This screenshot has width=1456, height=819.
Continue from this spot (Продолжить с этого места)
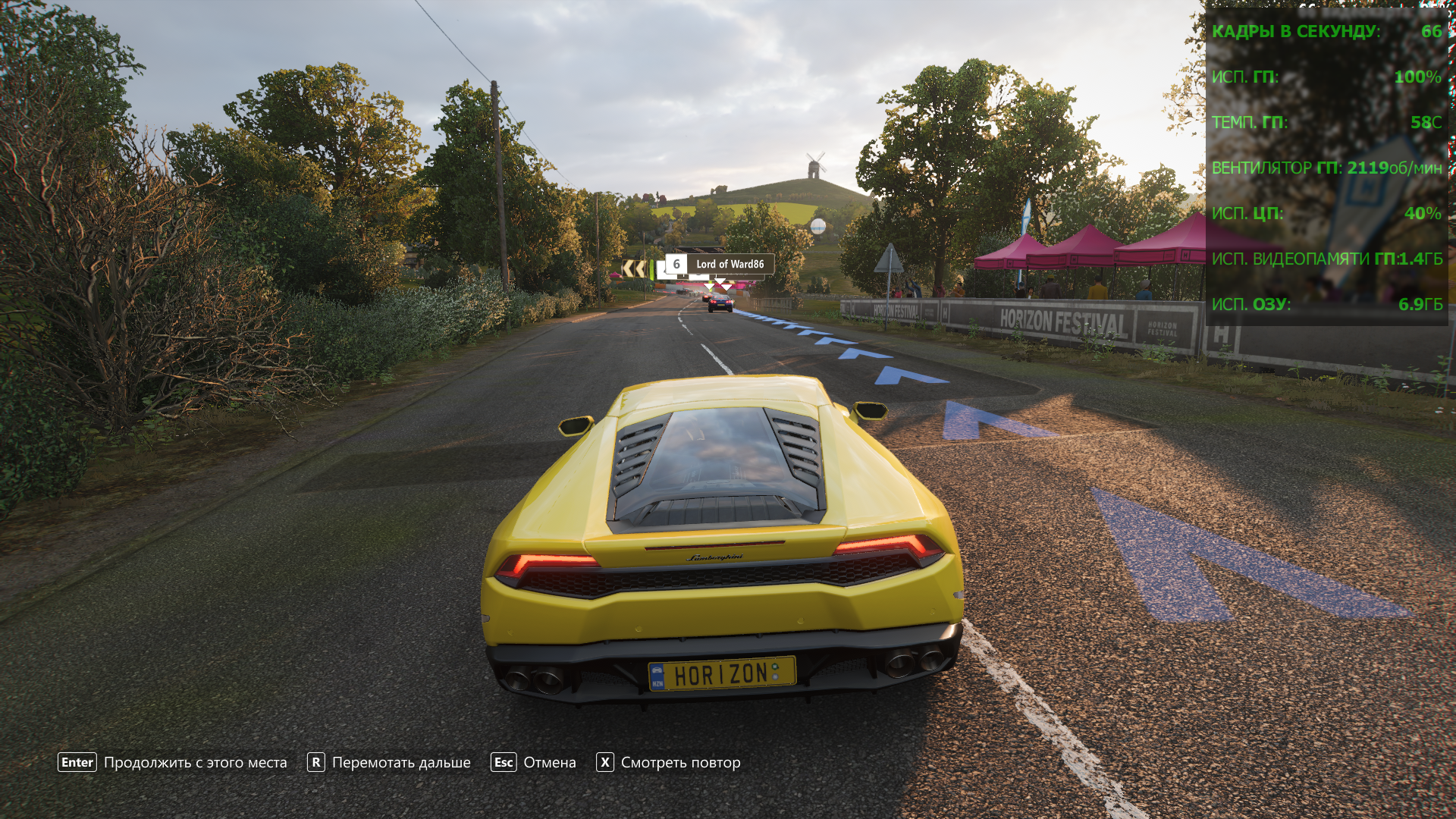[172, 763]
